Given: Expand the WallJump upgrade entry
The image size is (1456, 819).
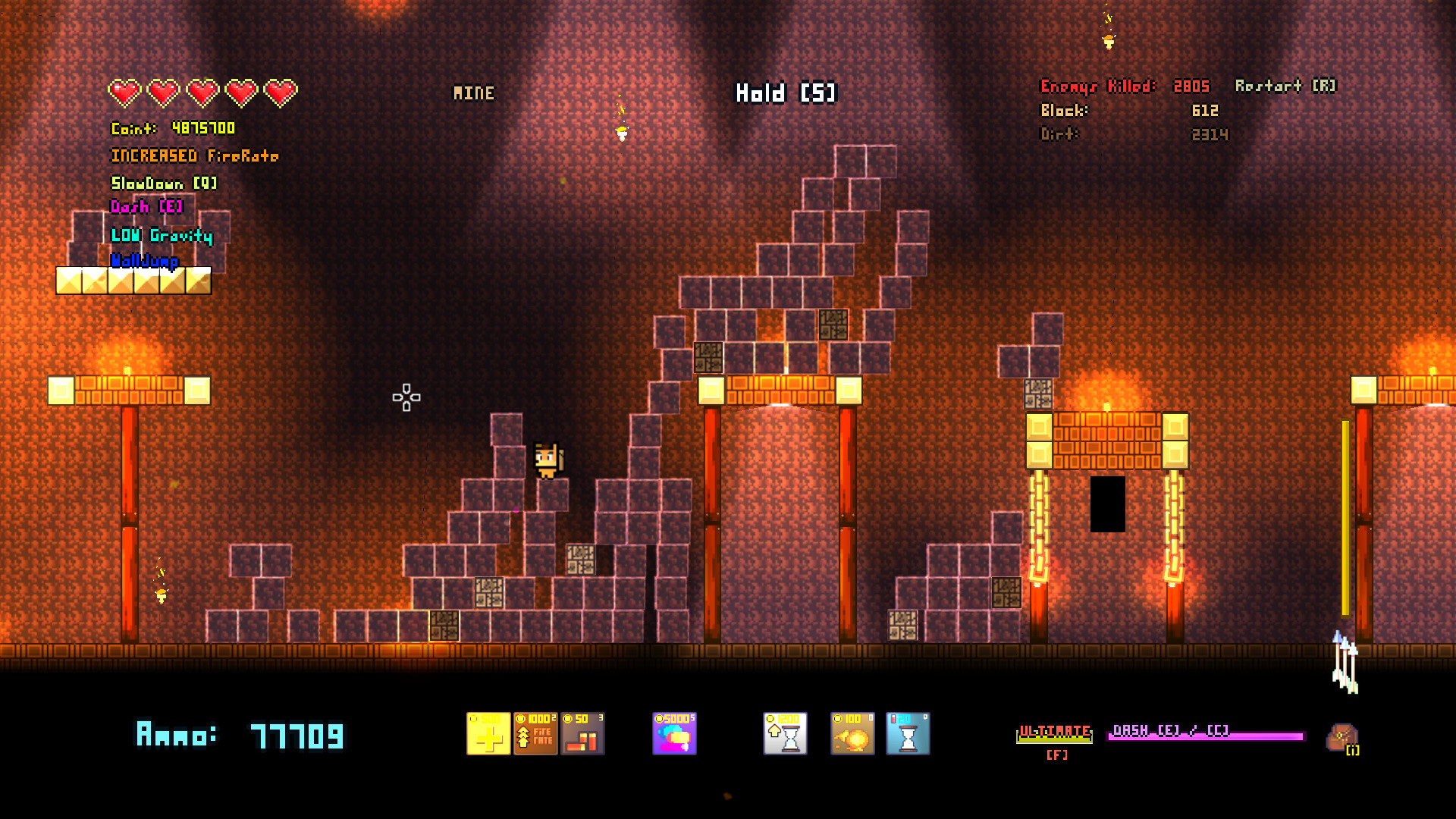Looking at the screenshot, I should tap(146, 261).
